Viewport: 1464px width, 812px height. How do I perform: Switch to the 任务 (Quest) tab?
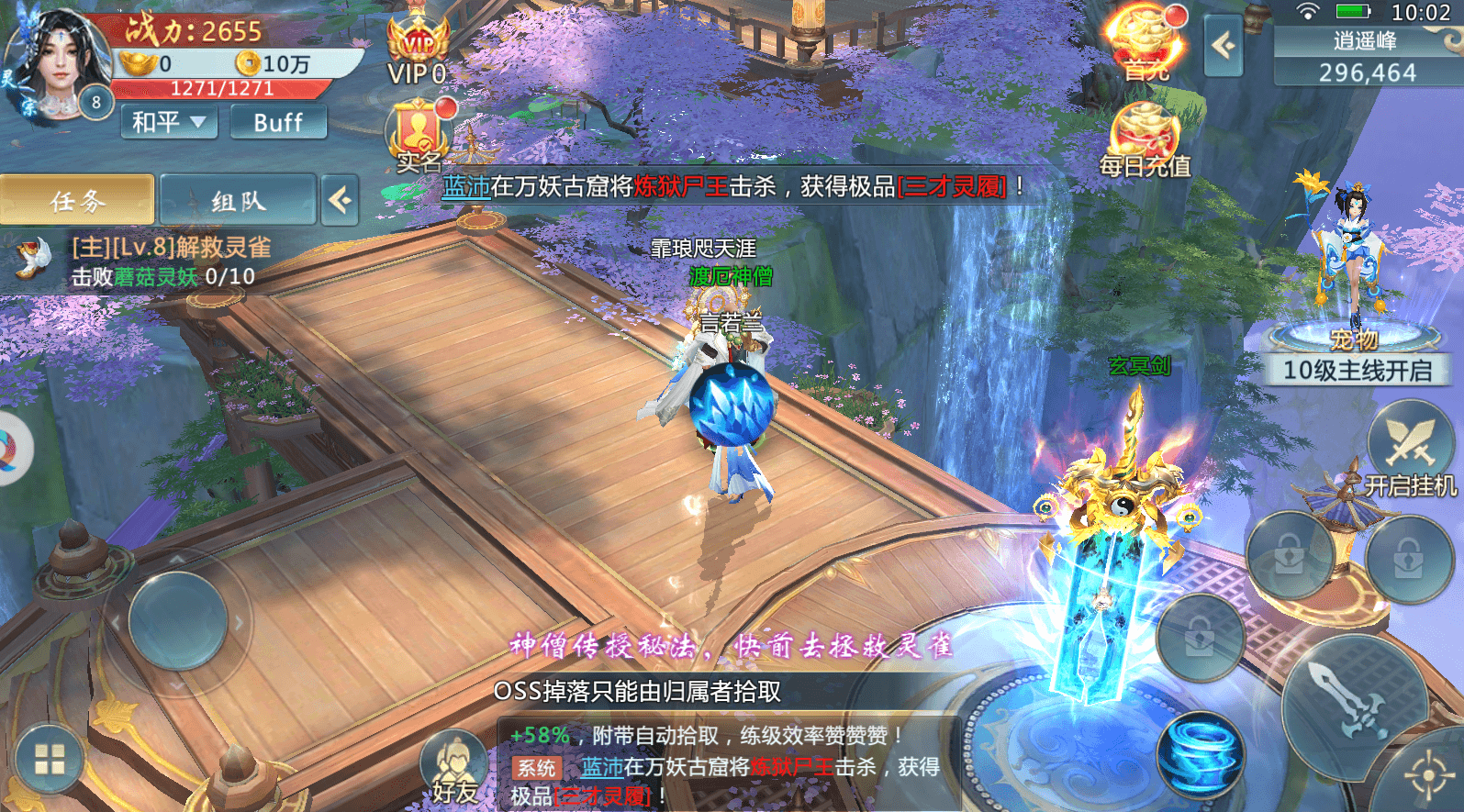coord(78,198)
